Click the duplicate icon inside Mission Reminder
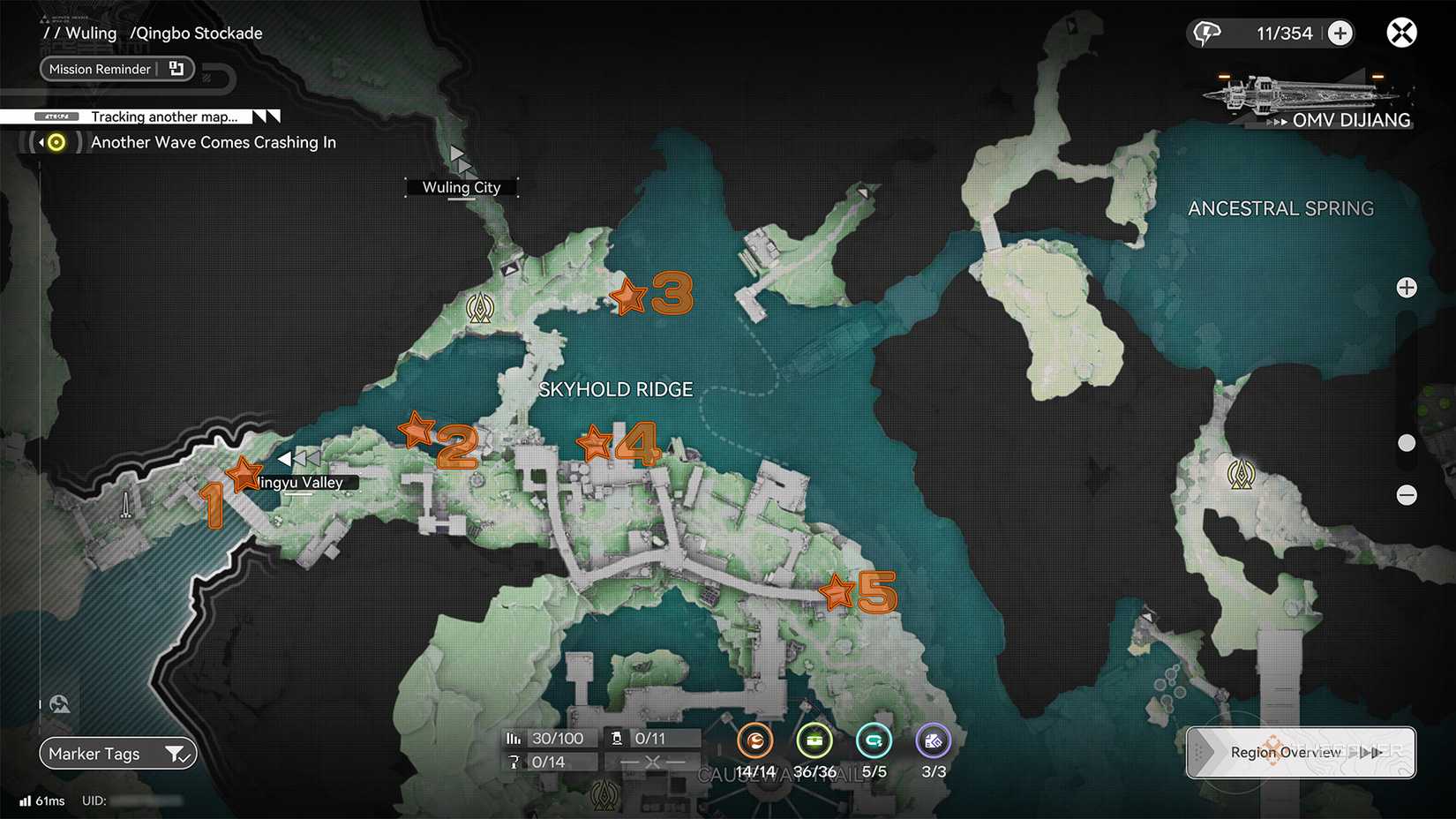The width and height of the screenshot is (1456, 819). 176,68
